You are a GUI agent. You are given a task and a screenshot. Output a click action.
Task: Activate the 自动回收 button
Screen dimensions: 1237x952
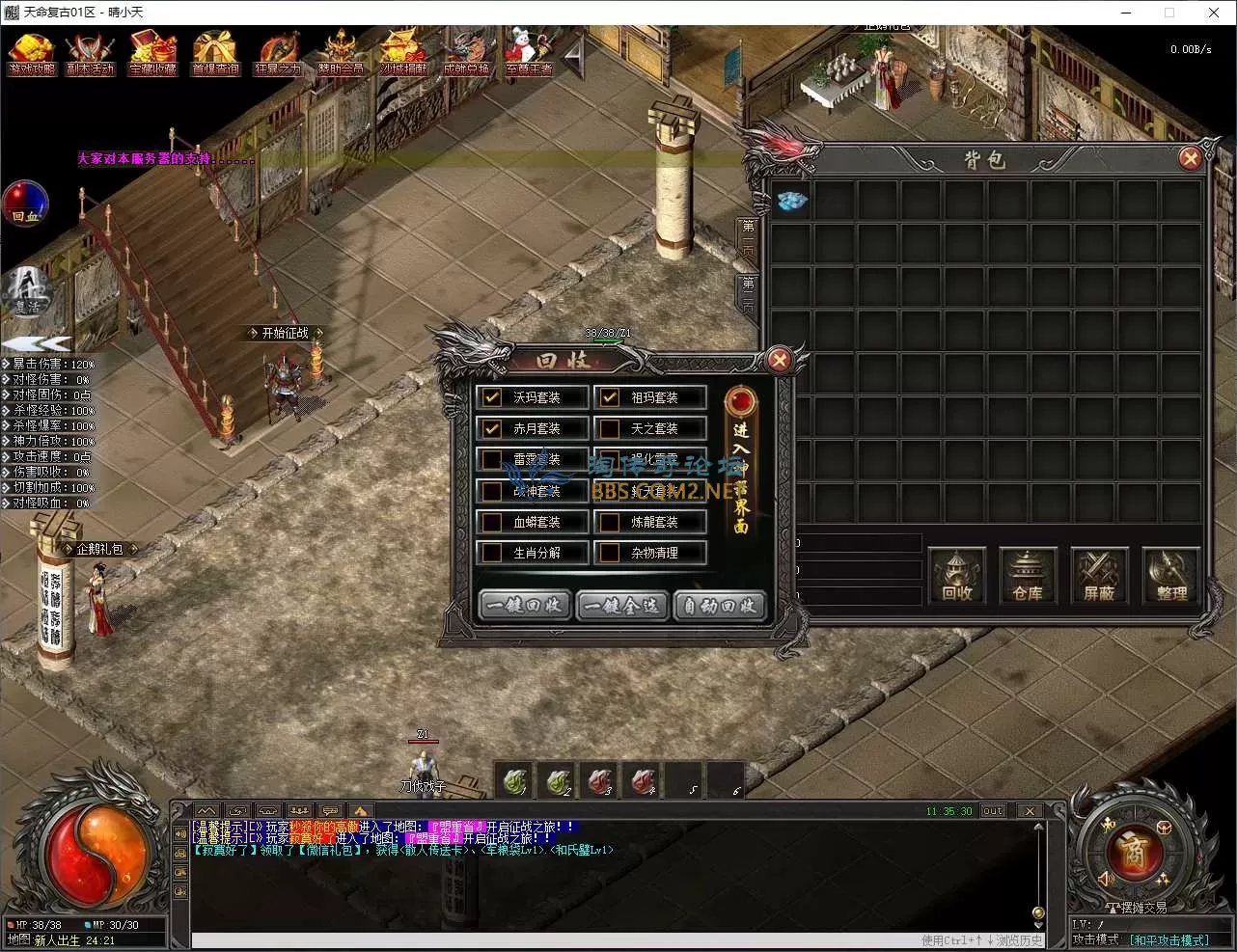pos(720,606)
